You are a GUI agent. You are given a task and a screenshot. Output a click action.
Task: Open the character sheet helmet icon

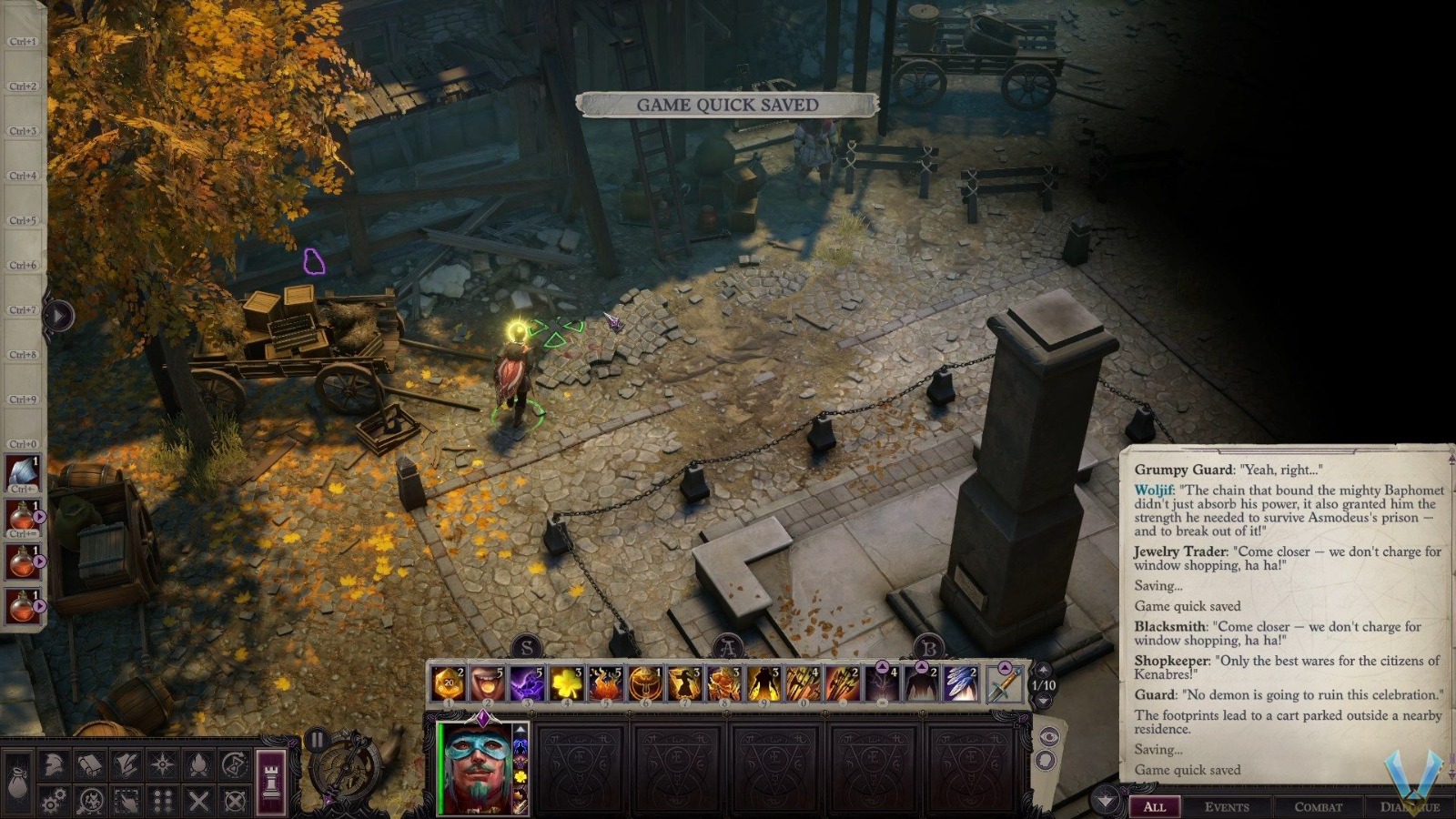tap(53, 764)
